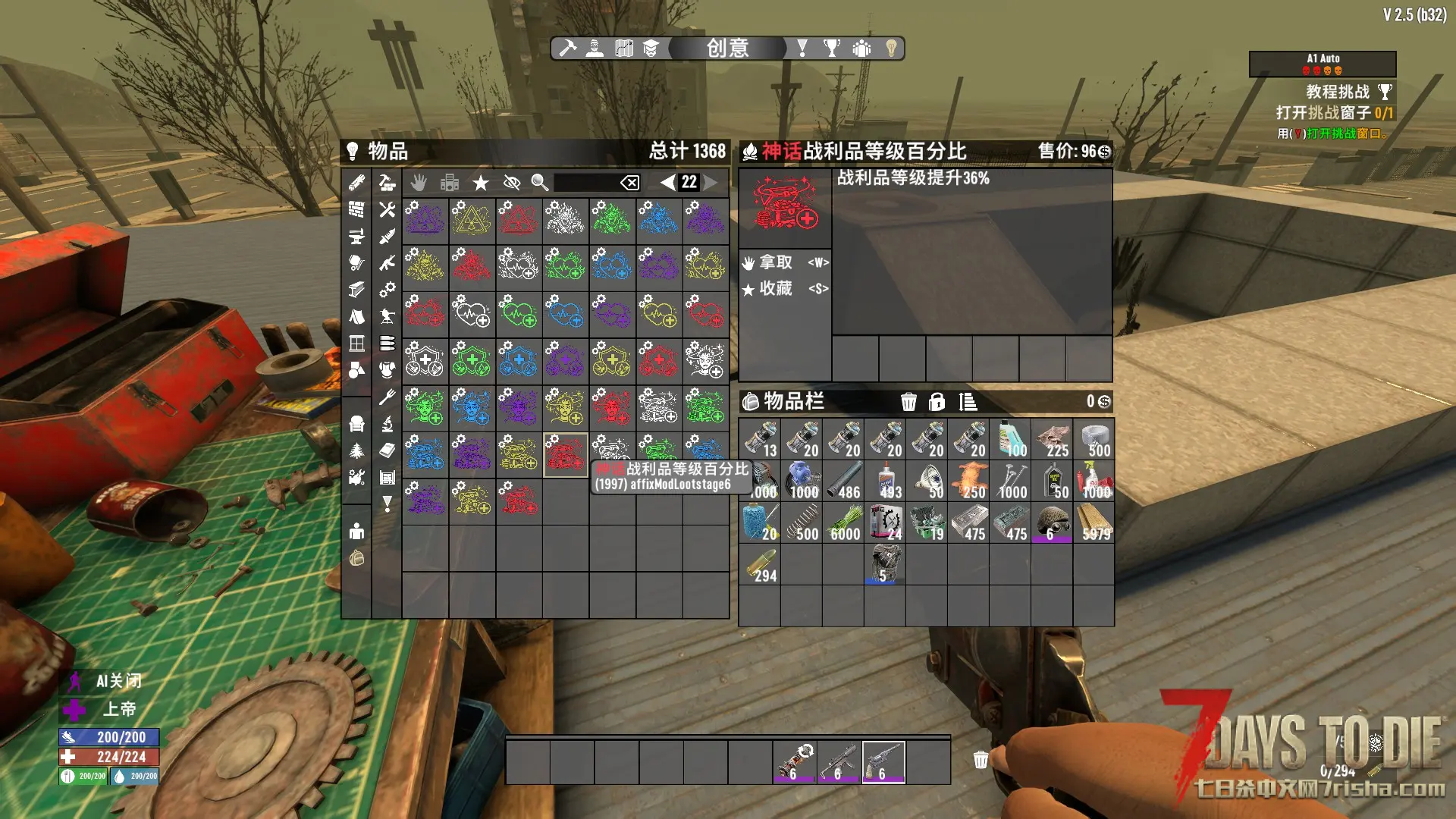The height and width of the screenshot is (819, 1456).
Task: Select the 6000 plant fibers stack
Action: click(843, 522)
